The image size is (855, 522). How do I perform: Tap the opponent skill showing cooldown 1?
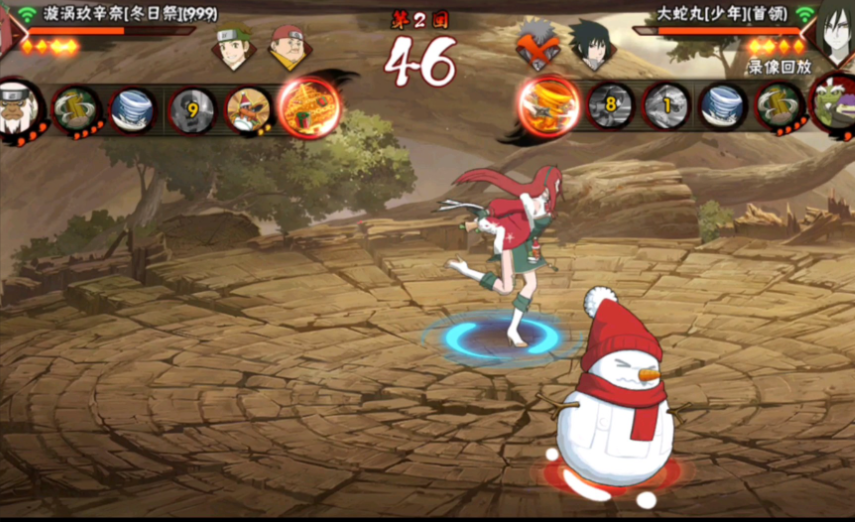pos(665,105)
